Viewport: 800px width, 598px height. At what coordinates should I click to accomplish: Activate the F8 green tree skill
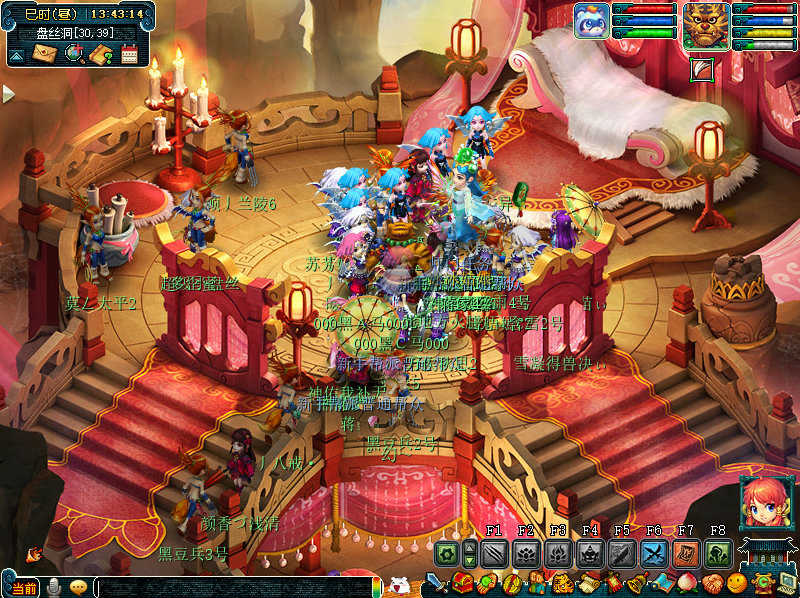pos(718,554)
